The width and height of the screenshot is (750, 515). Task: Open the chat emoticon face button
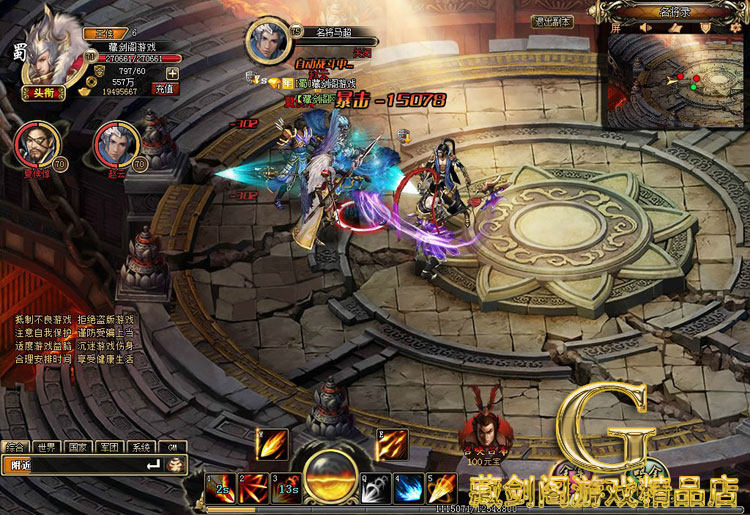click(175, 465)
